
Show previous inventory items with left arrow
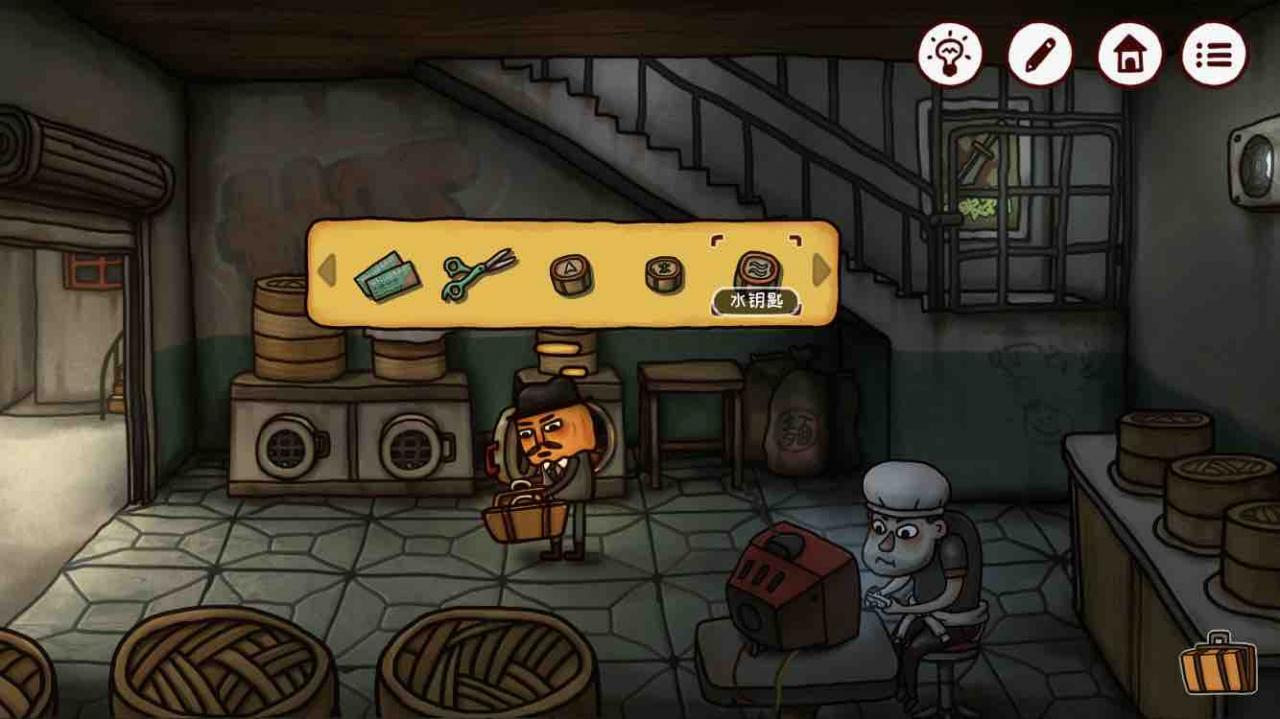[326, 271]
